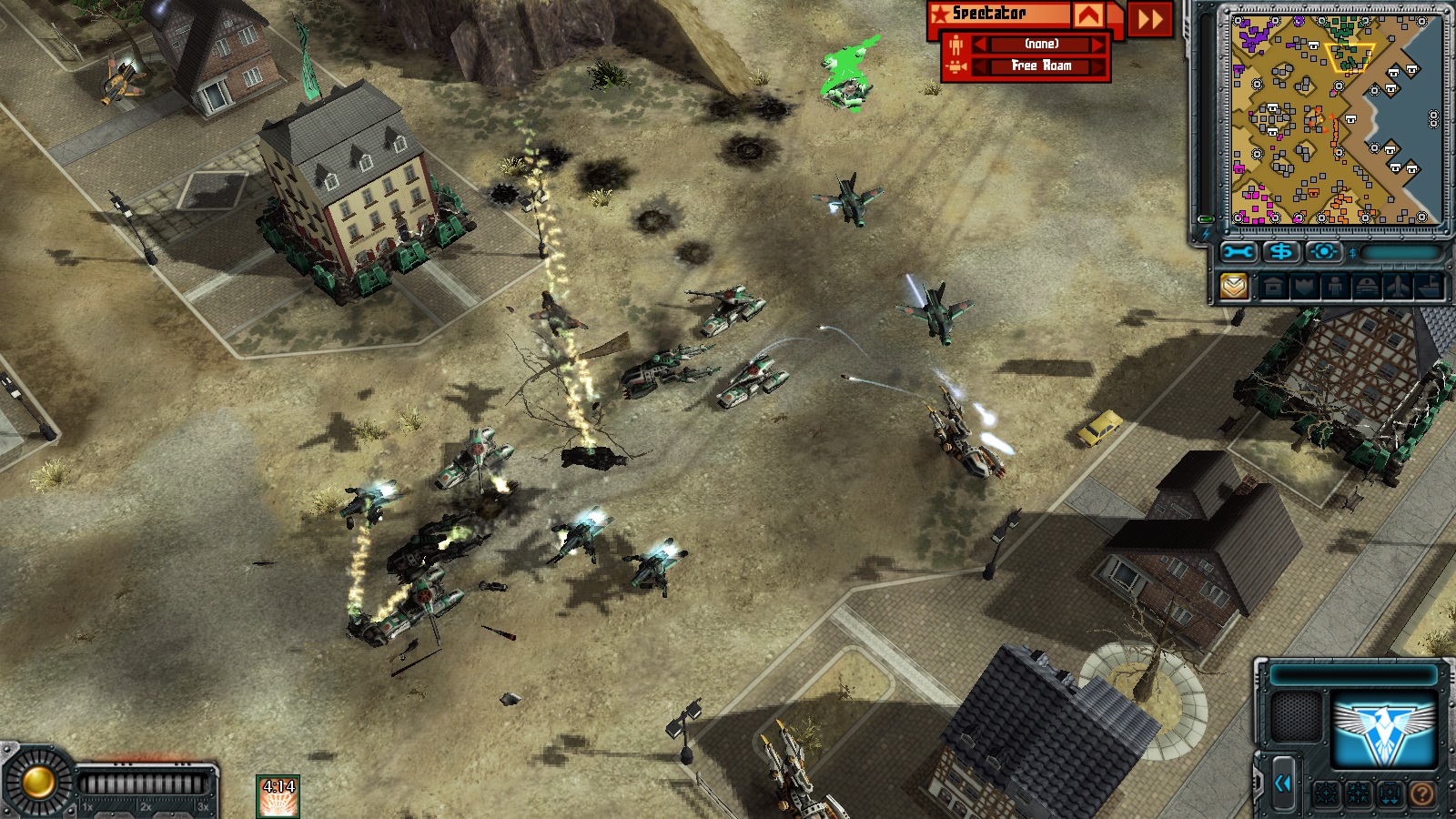
Task: Open the infantry production tab
Action: tap(1335, 288)
